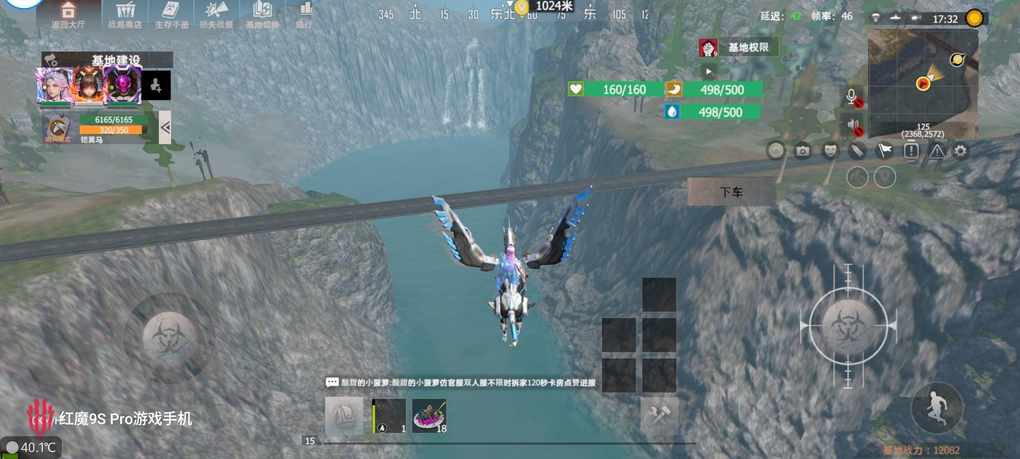The height and width of the screenshot is (459, 1020).
Task: Open the warning triangle icon
Action: click(x=936, y=151)
